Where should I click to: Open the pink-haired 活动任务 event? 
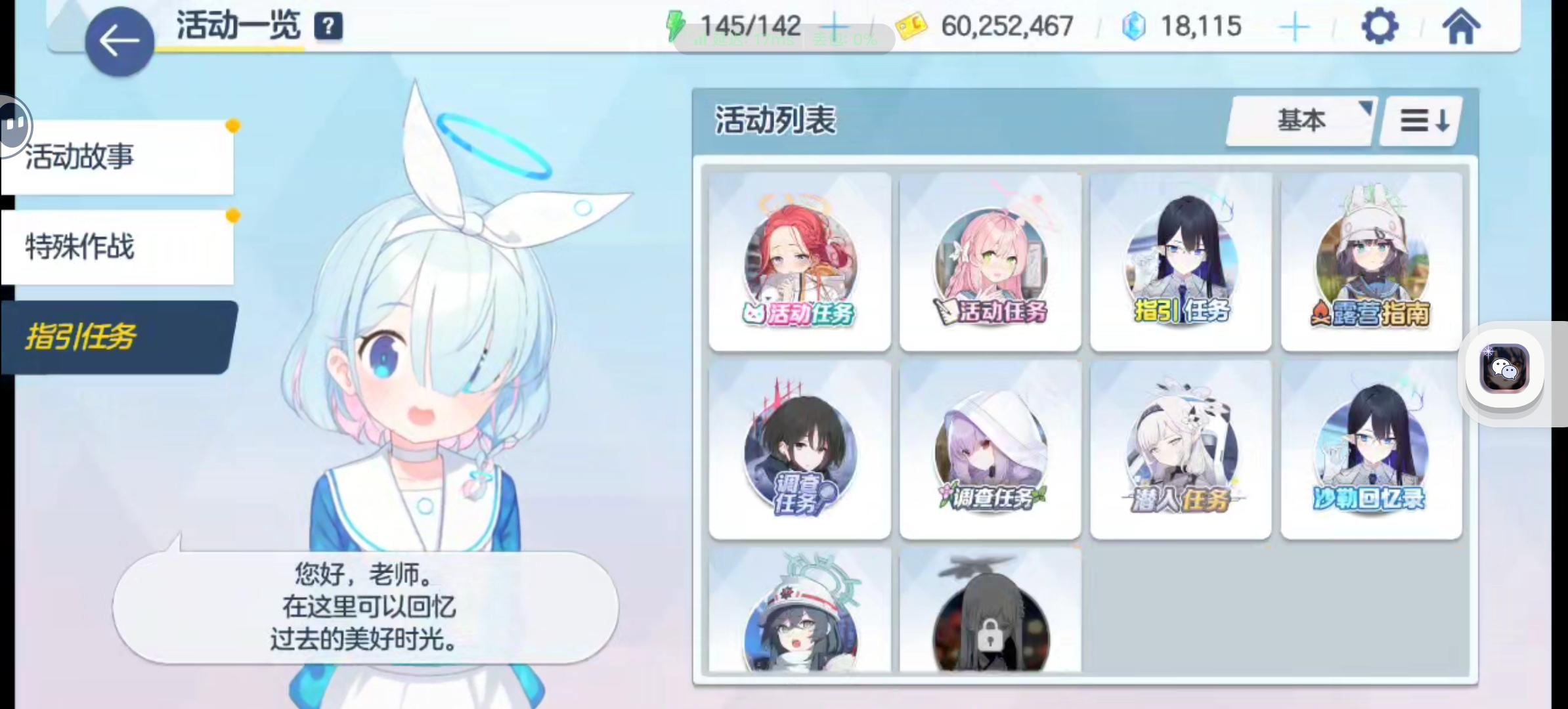click(x=990, y=261)
